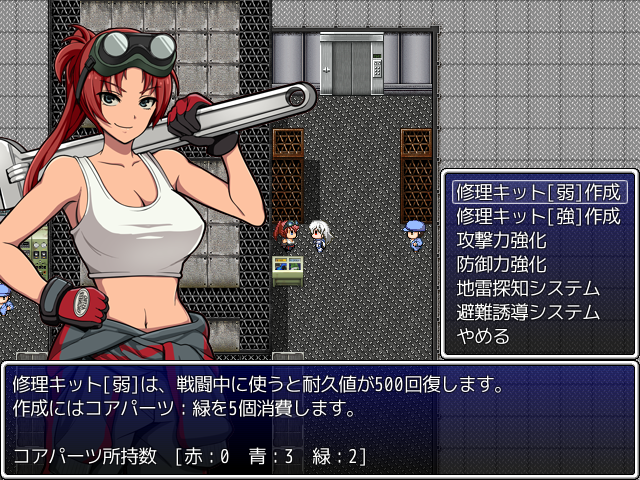Image resolution: width=640 pixels, height=480 pixels.
Task: Click やめる to exit the menu
Action: (x=483, y=336)
